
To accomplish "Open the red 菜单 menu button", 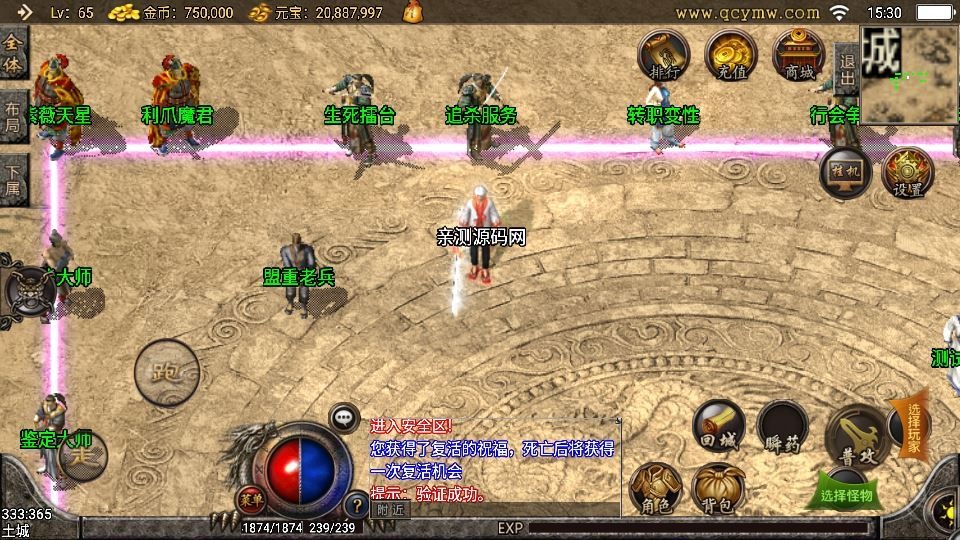I will click(x=251, y=497).
